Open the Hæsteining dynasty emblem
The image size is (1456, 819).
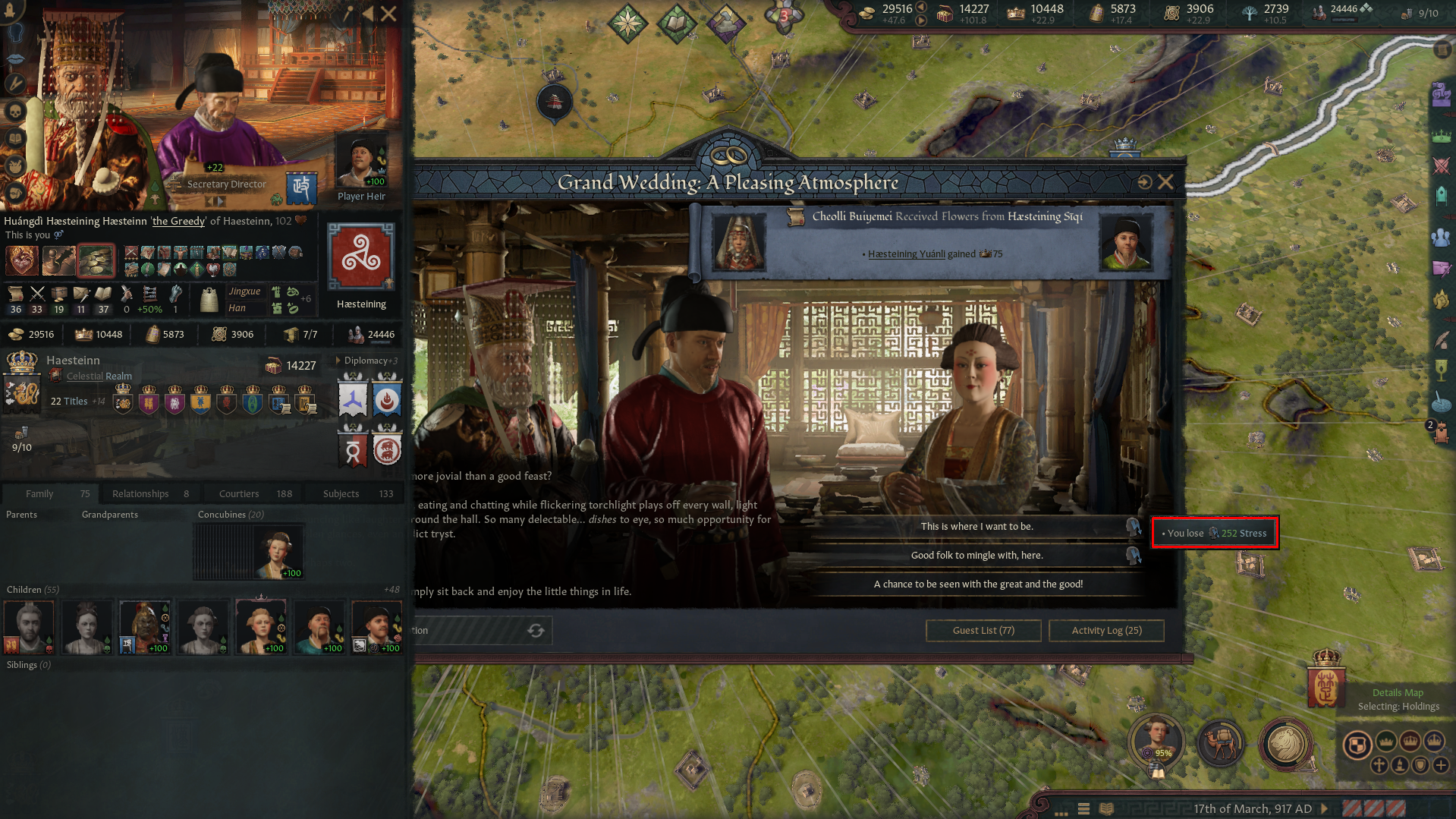click(x=361, y=257)
